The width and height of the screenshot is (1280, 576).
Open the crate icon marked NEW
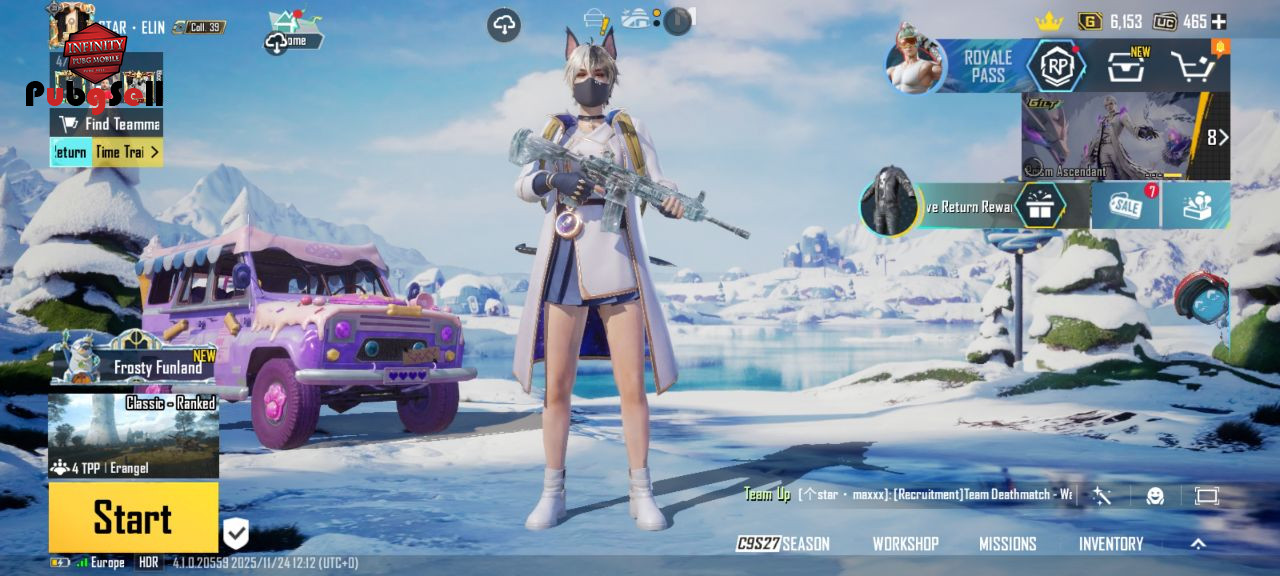pyautogui.click(x=1126, y=67)
